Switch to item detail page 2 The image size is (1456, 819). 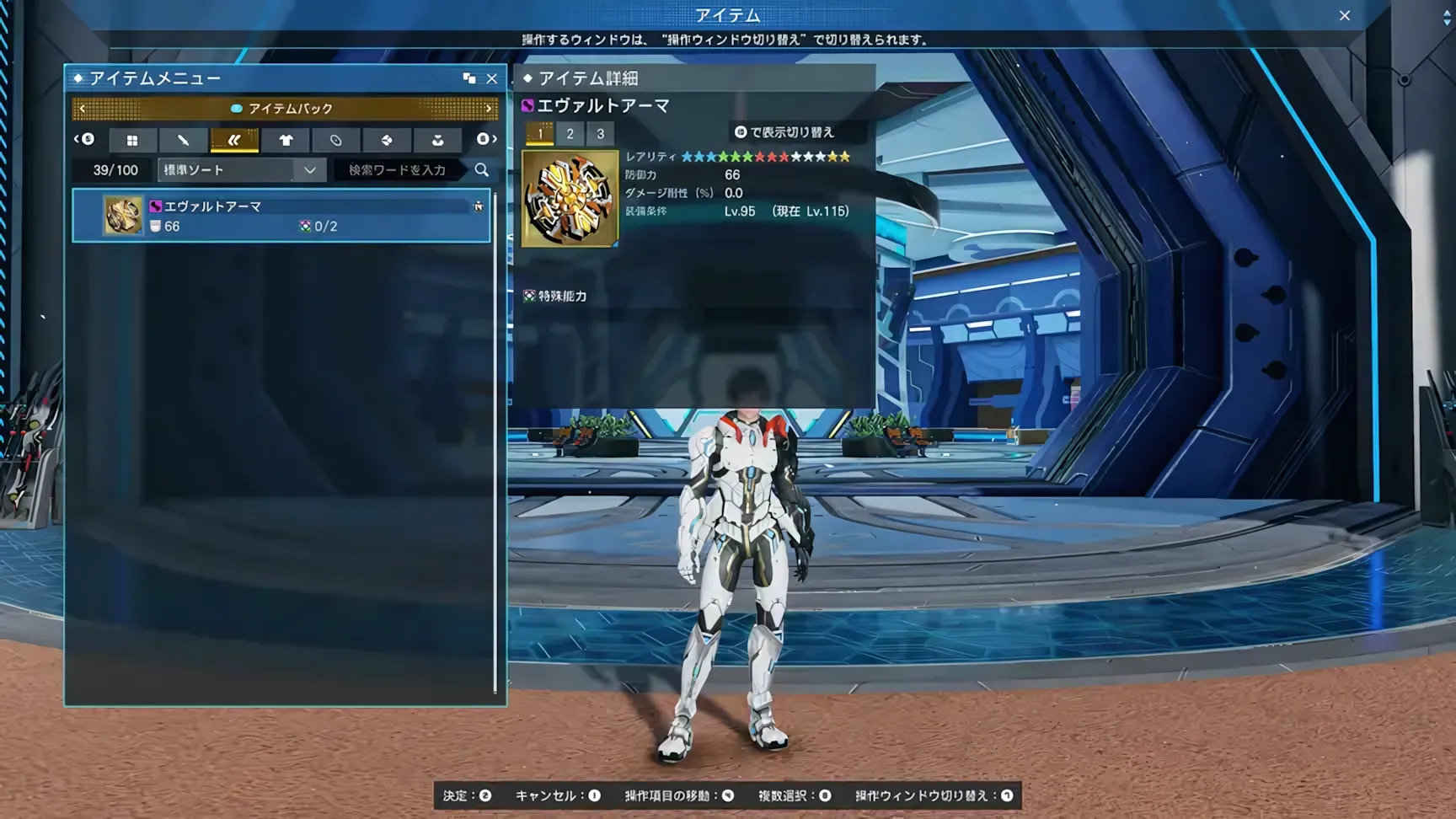click(570, 133)
